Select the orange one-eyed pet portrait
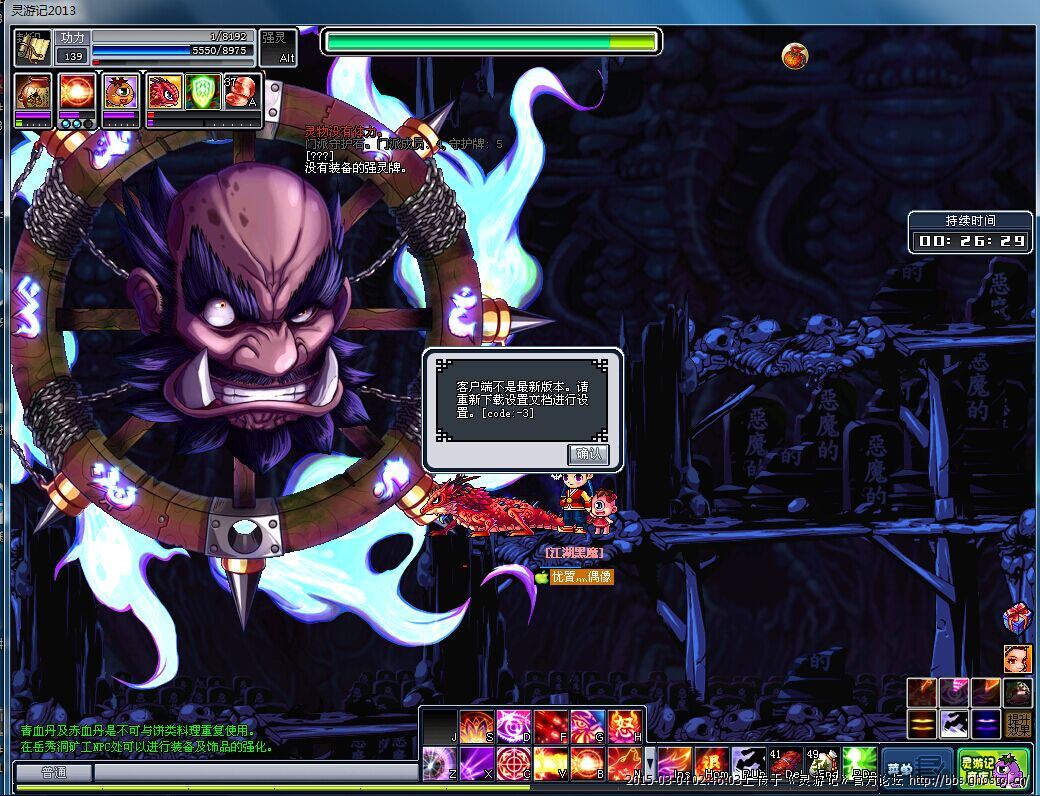 click(121, 93)
